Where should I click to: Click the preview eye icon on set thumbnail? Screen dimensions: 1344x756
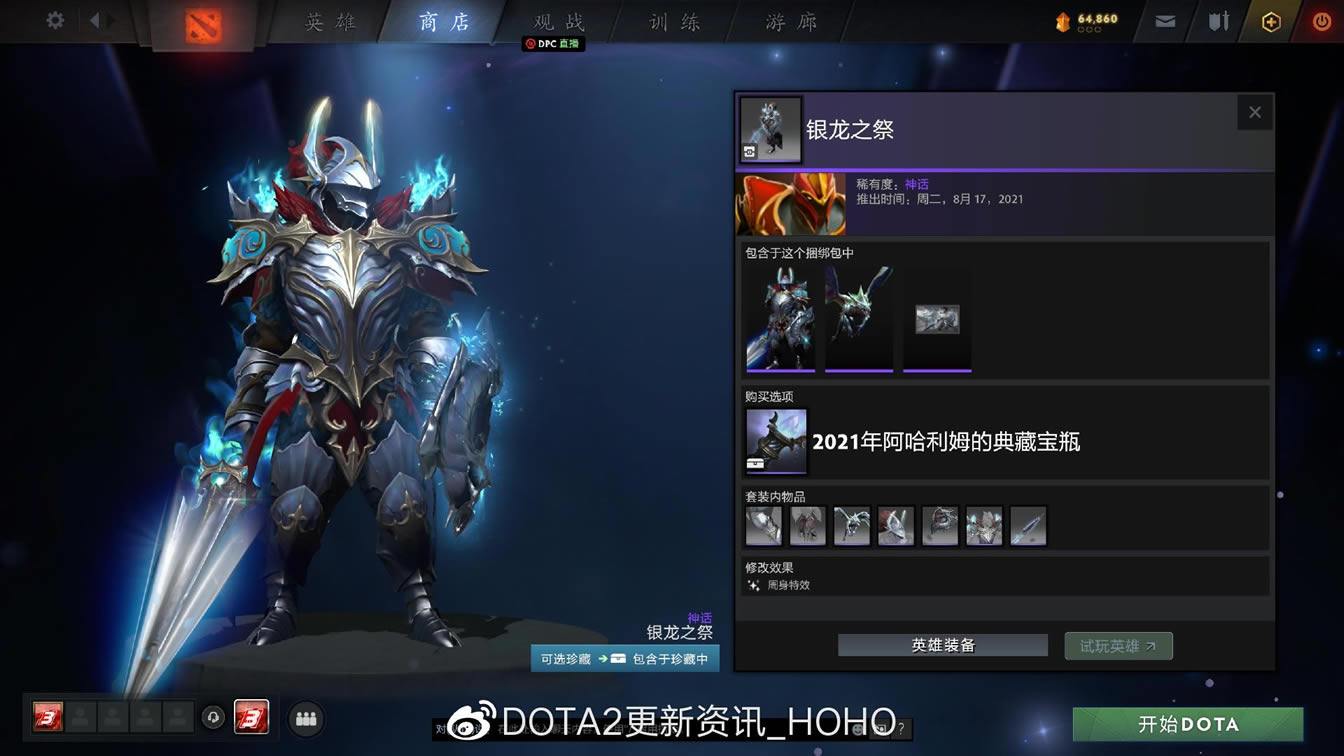(x=748, y=152)
